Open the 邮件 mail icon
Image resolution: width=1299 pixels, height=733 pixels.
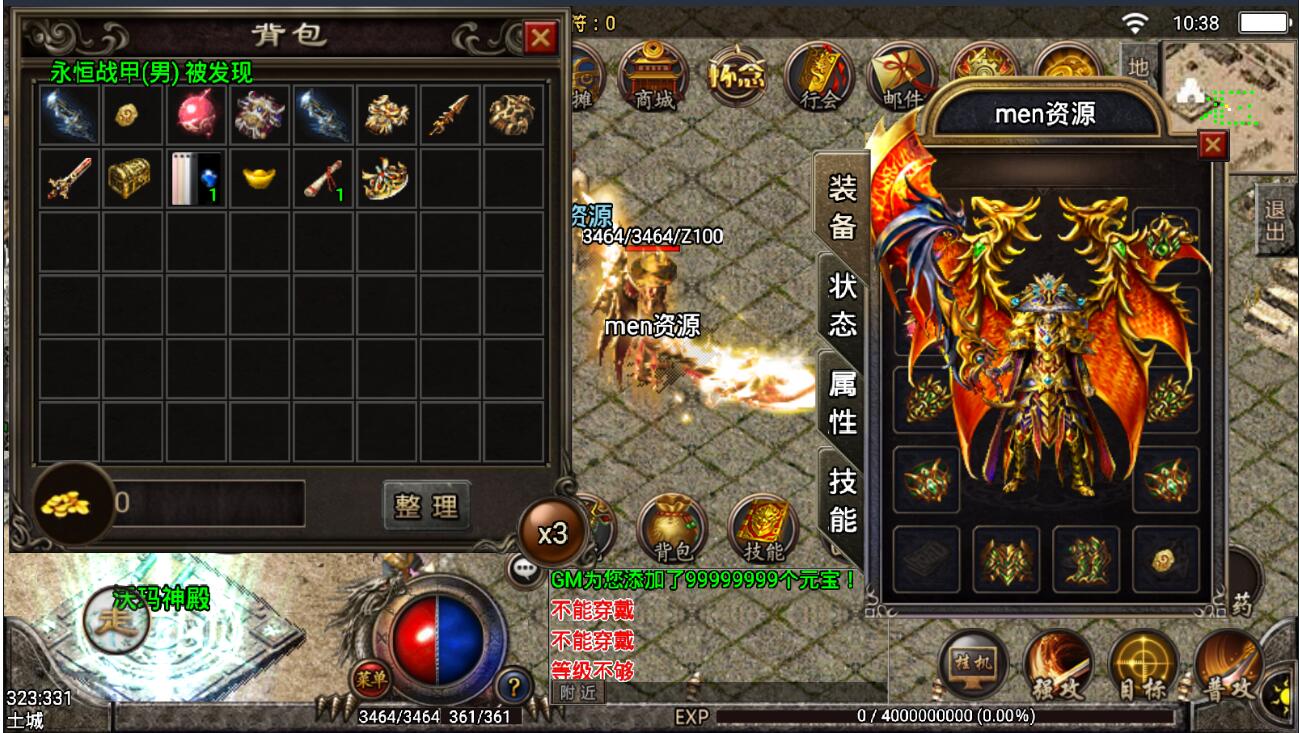coord(902,76)
